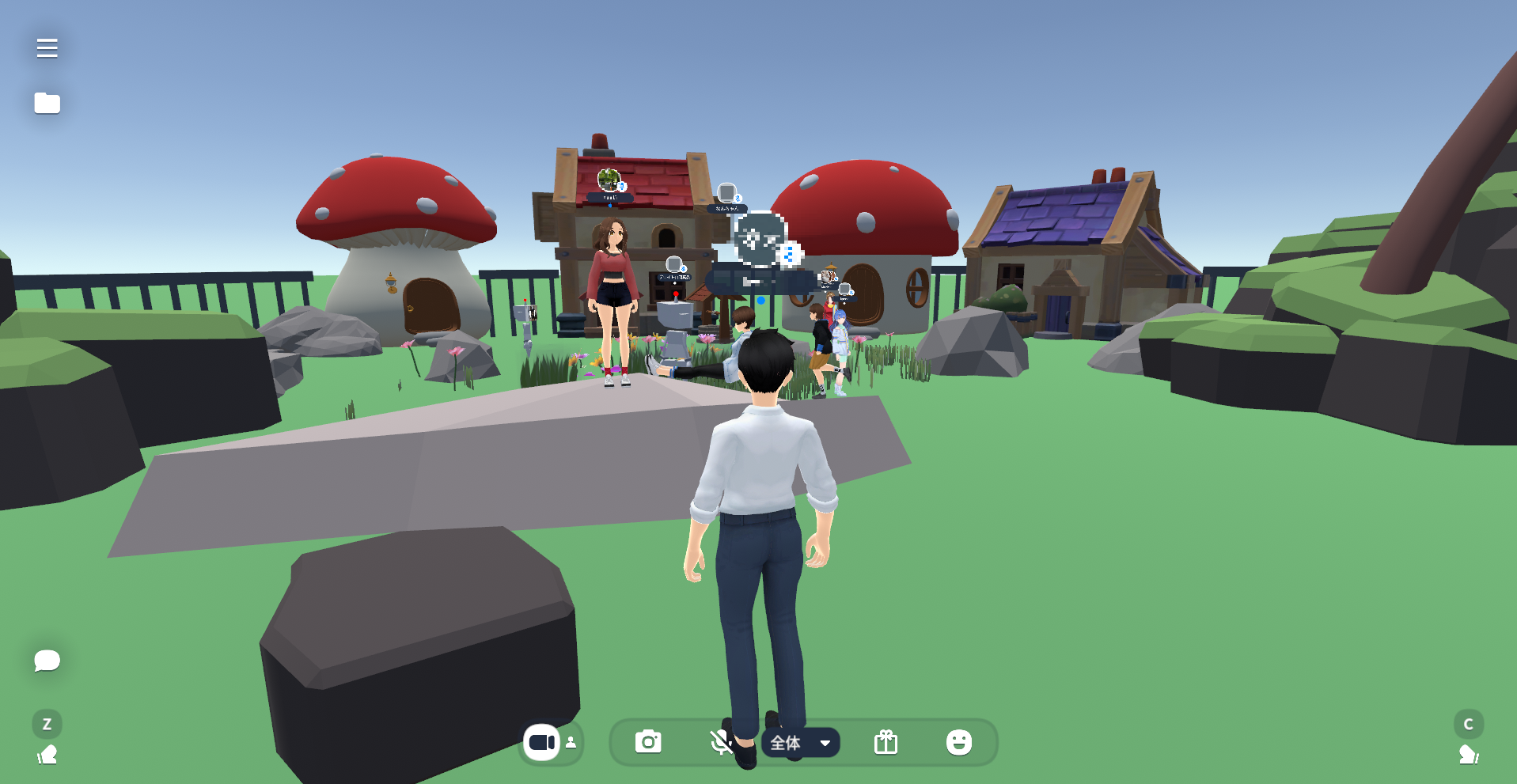Open the gift box menu
Image resolution: width=1517 pixels, height=784 pixels.
pos(886,742)
